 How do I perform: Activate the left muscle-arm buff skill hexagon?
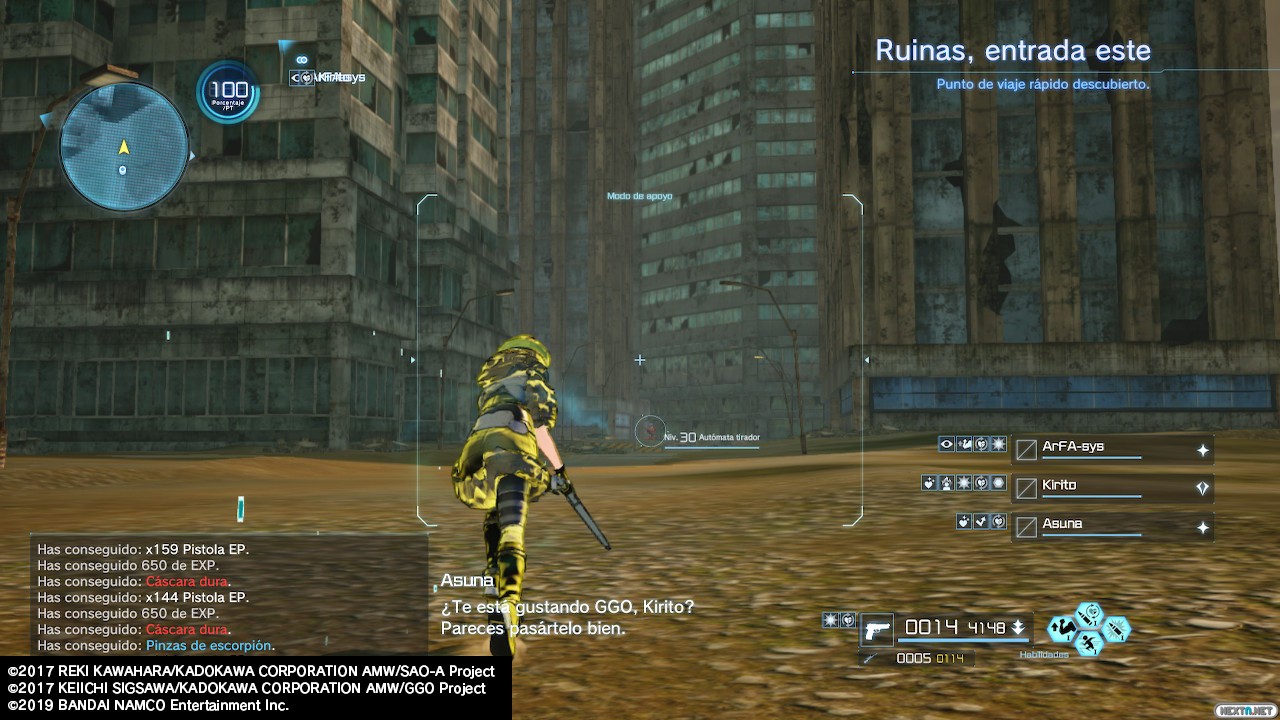1063,629
